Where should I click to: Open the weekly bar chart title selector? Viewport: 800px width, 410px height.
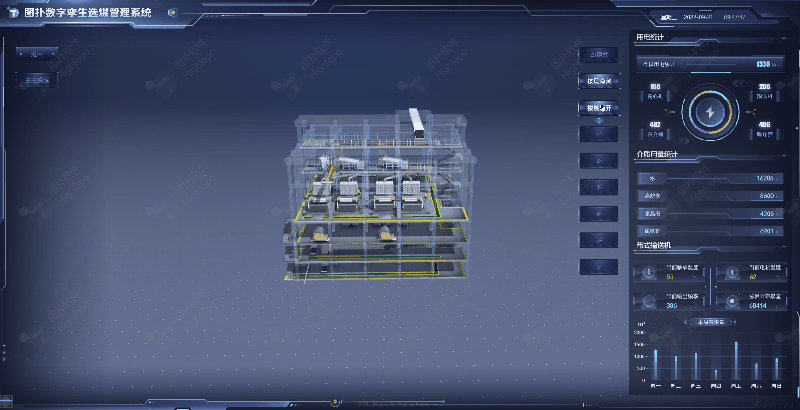(709, 322)
